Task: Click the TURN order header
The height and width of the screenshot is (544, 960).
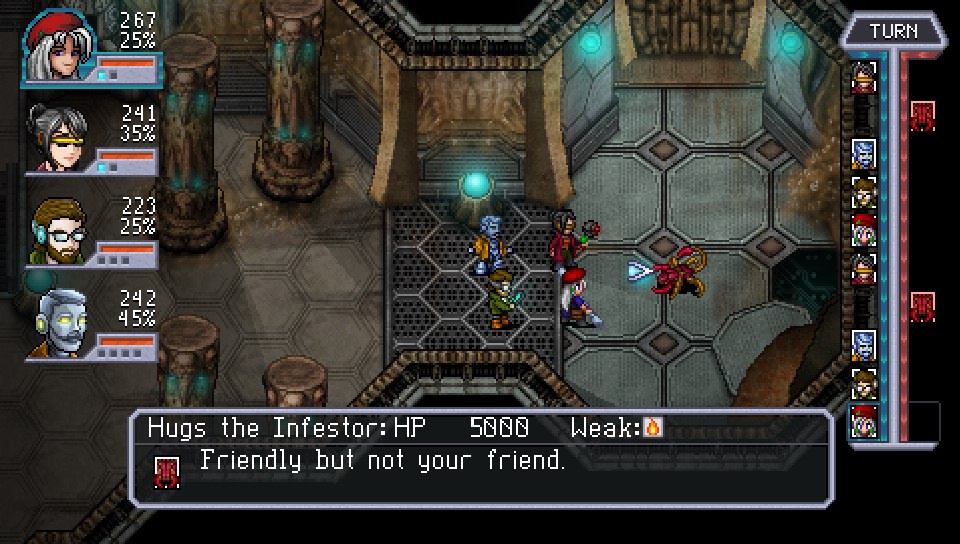Action: tap(893, 31)
